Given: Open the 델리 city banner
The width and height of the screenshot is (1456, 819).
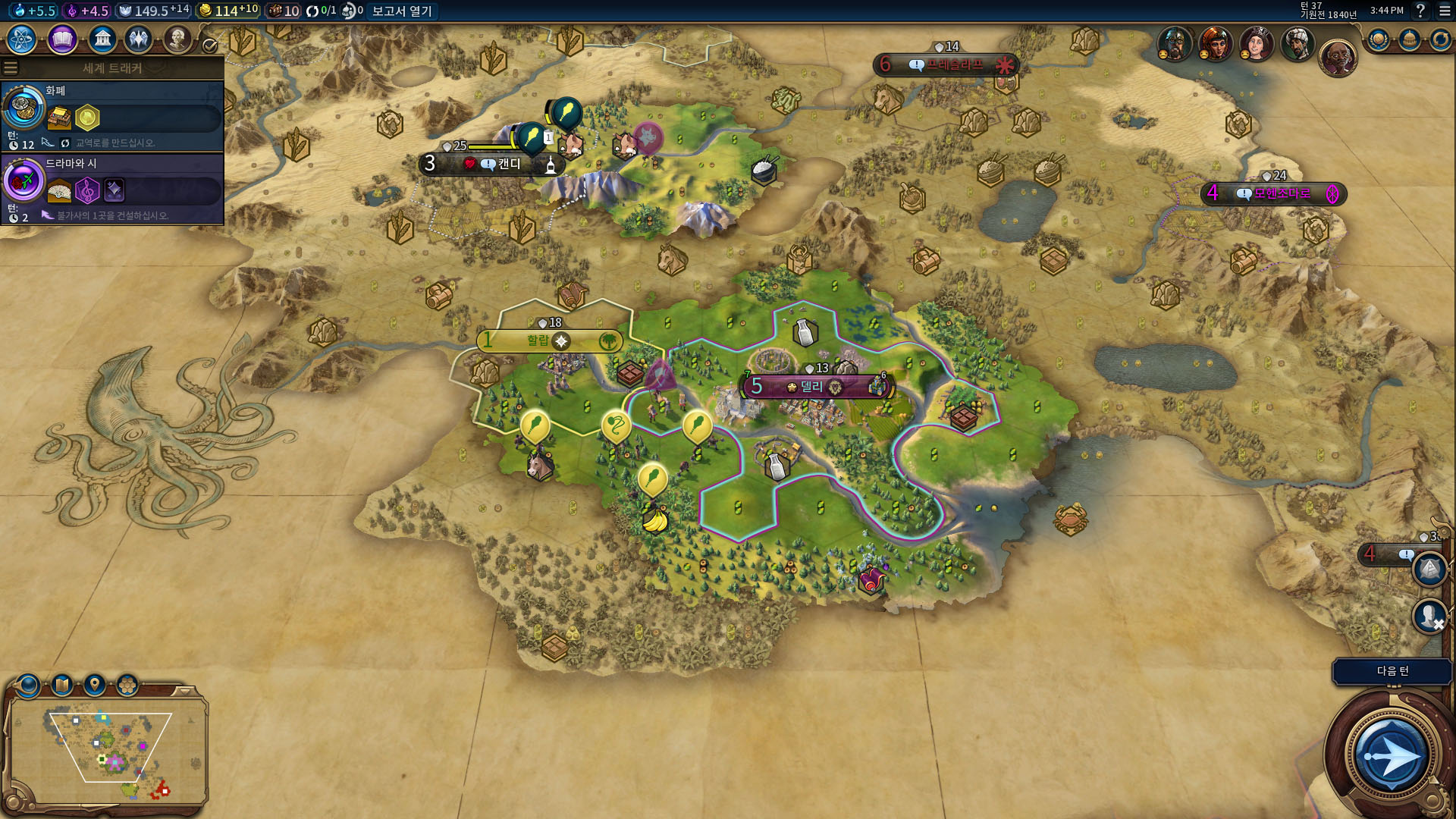Looking at the screenshot, I should click(x=812, y=387).
